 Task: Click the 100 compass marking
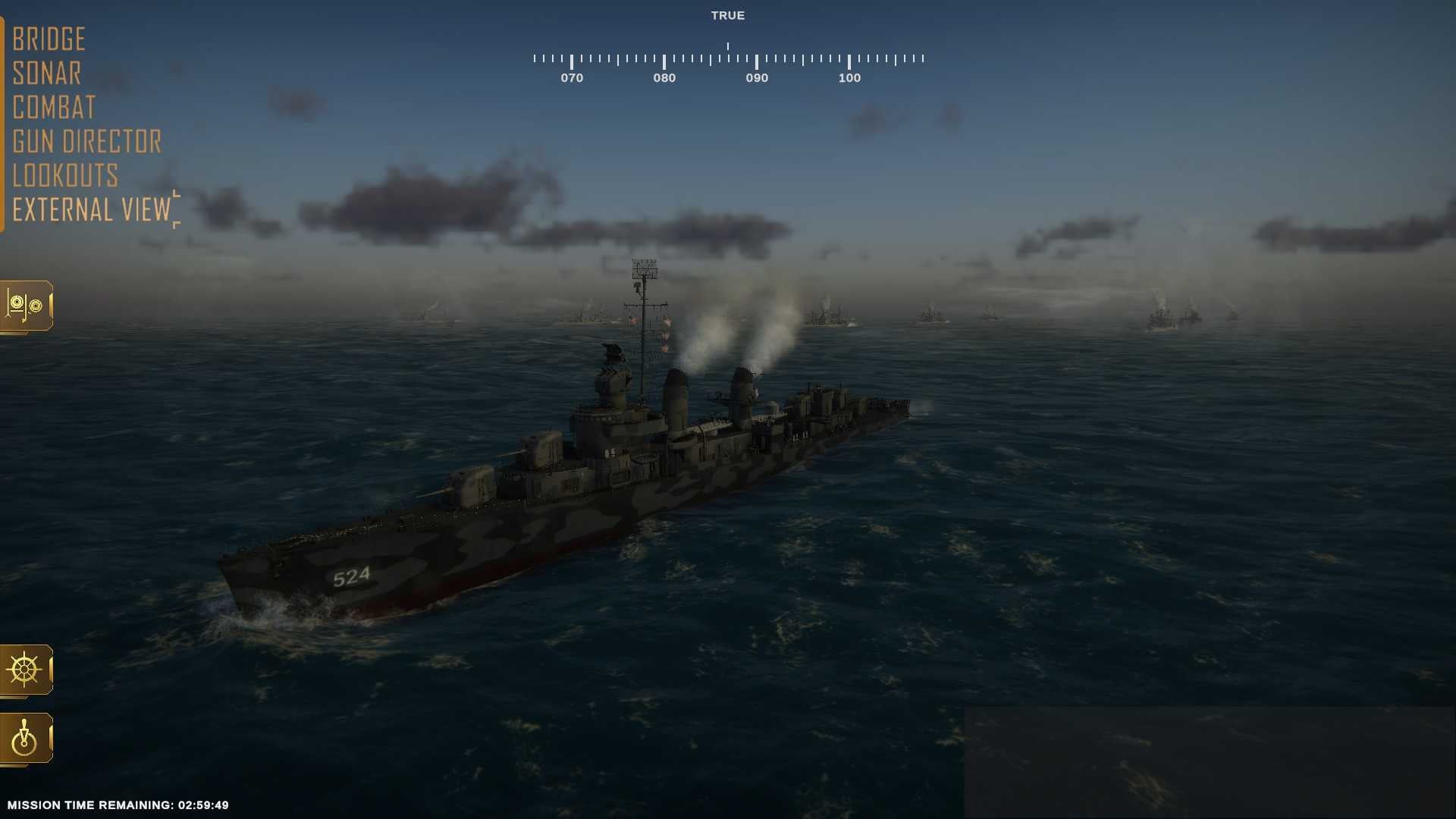[849, 77]
